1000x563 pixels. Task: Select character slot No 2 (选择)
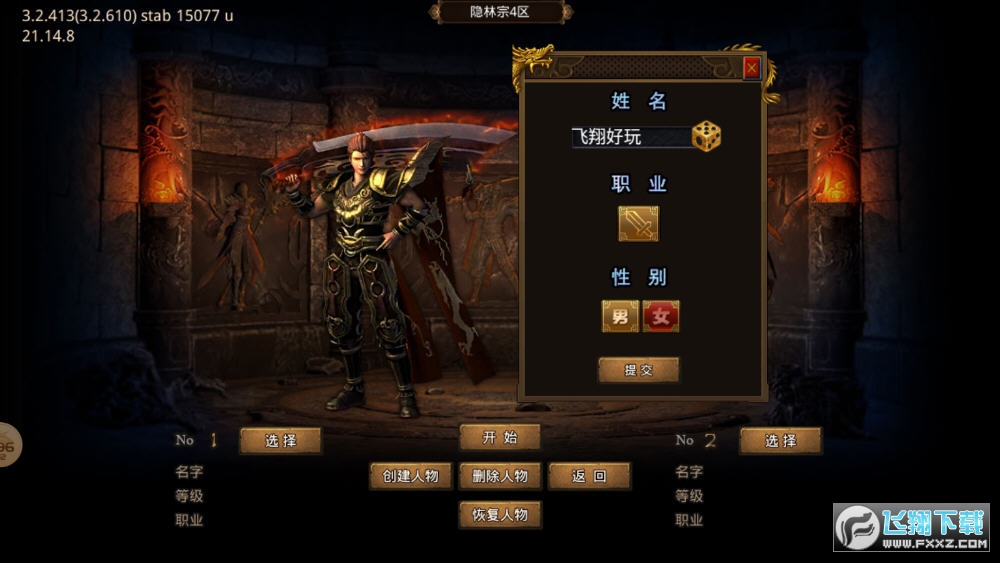click(780, 441)
